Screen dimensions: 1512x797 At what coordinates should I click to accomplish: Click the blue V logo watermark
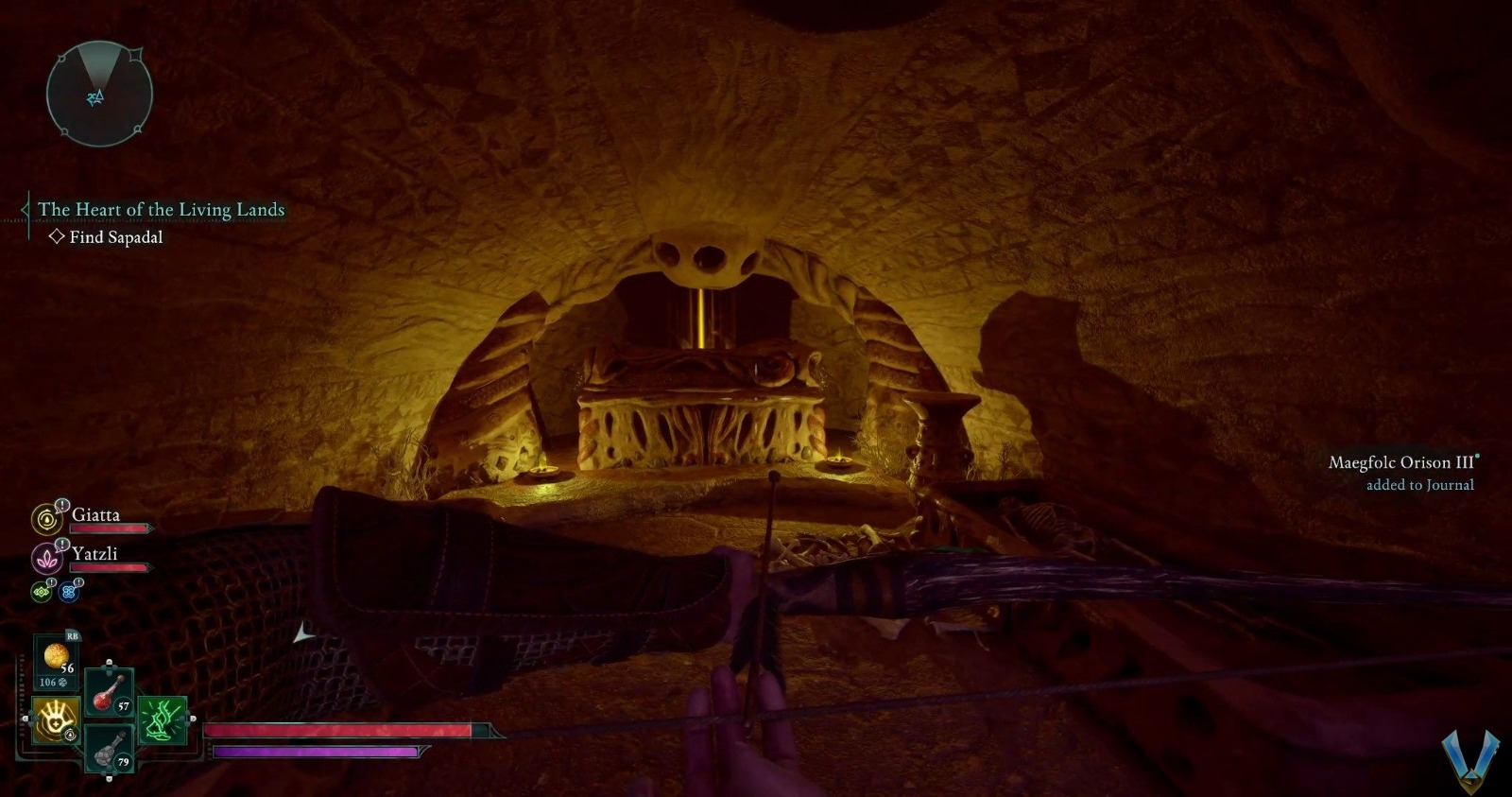tap(1470, 760)
